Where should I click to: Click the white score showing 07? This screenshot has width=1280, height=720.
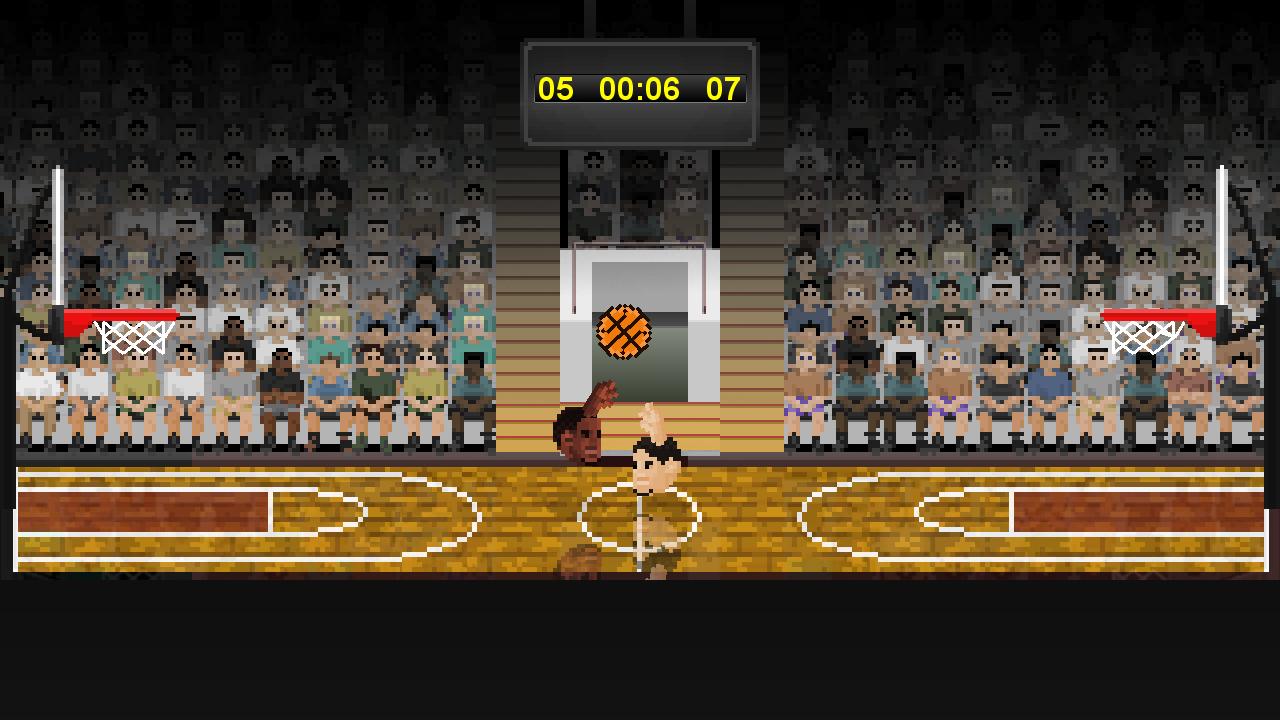(724, 90)
